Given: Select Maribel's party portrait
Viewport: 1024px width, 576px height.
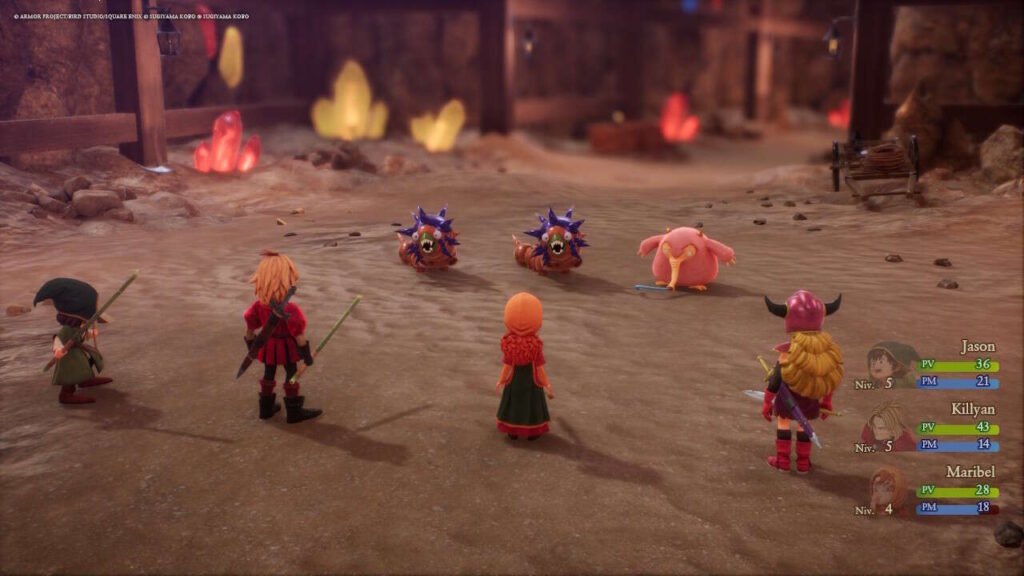Looking at the screenshot, I should coord(888,488).
